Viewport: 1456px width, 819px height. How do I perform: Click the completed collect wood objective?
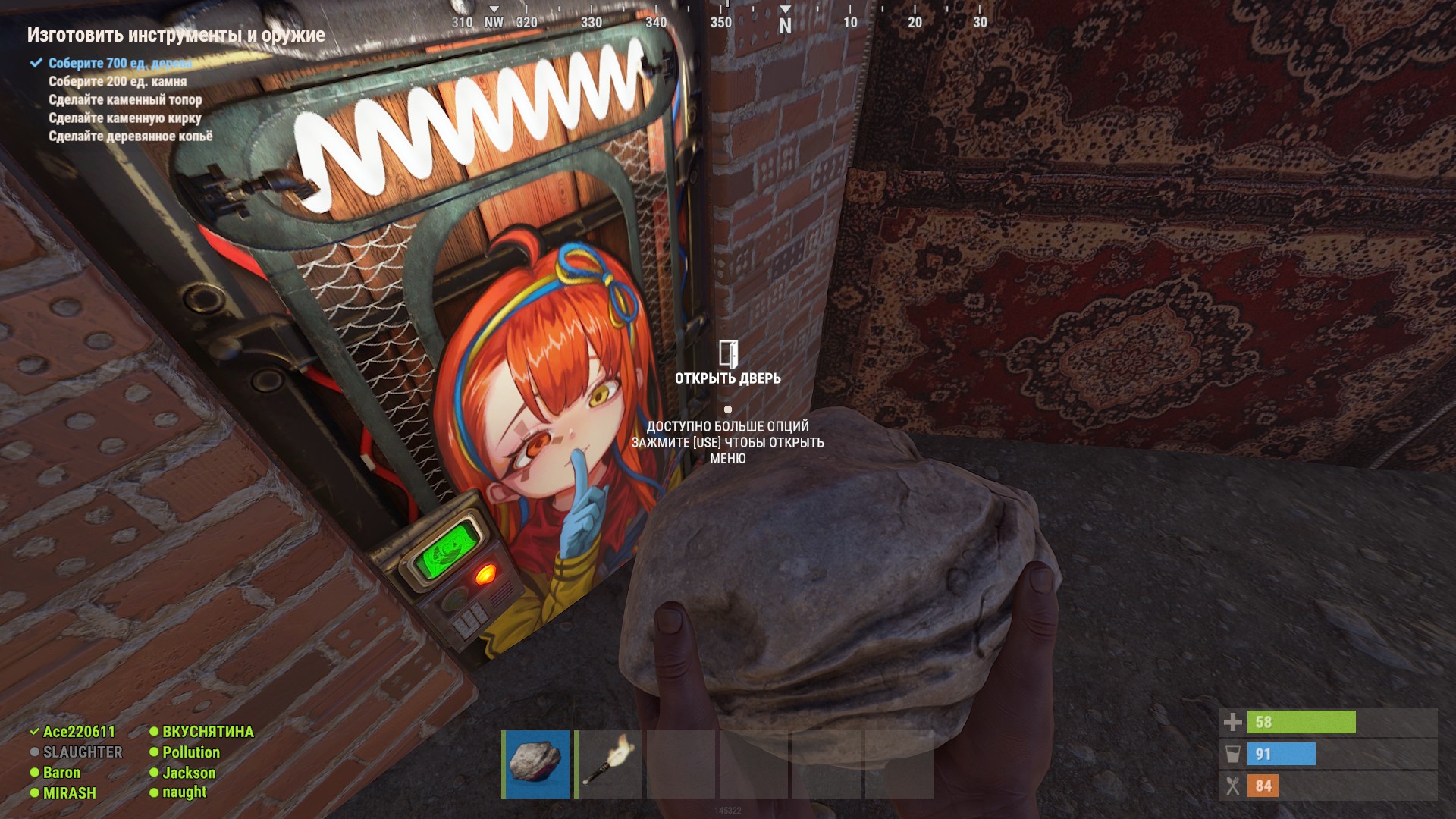pyautogui.click(x=120, y=63)
